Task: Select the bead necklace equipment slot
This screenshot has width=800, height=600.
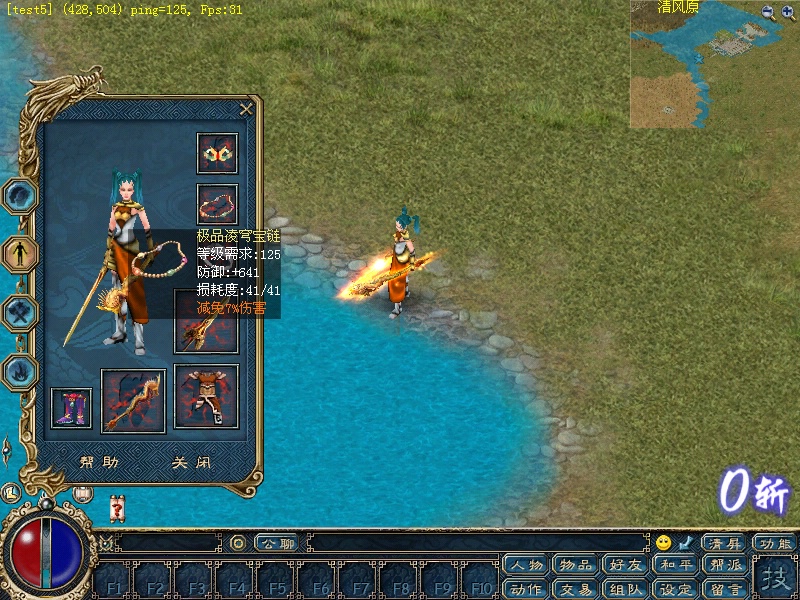Action: (217, 204)
